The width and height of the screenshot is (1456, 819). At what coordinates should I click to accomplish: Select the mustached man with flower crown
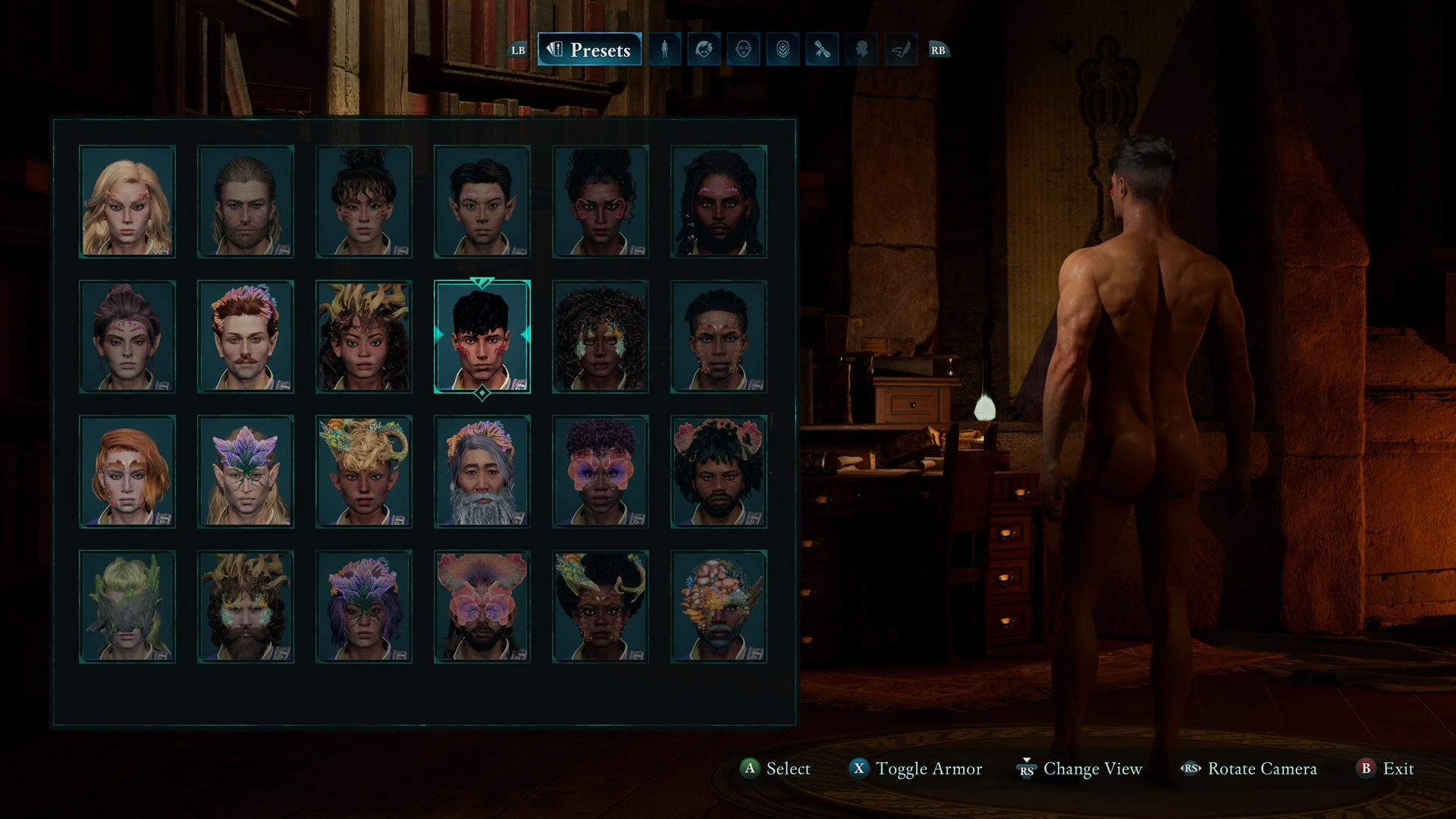pos(246,337)
